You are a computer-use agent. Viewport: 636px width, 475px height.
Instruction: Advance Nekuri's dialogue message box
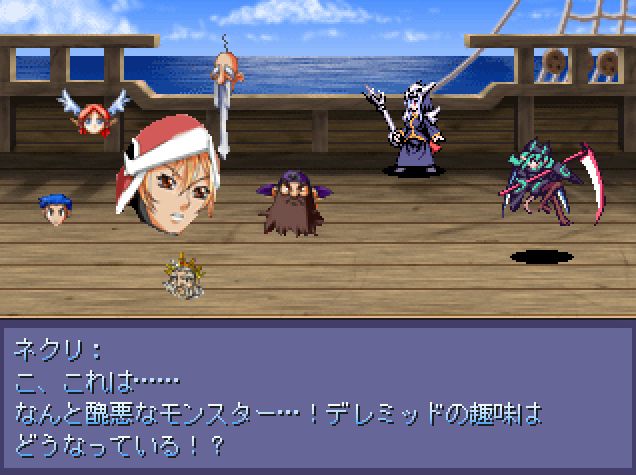318,395
